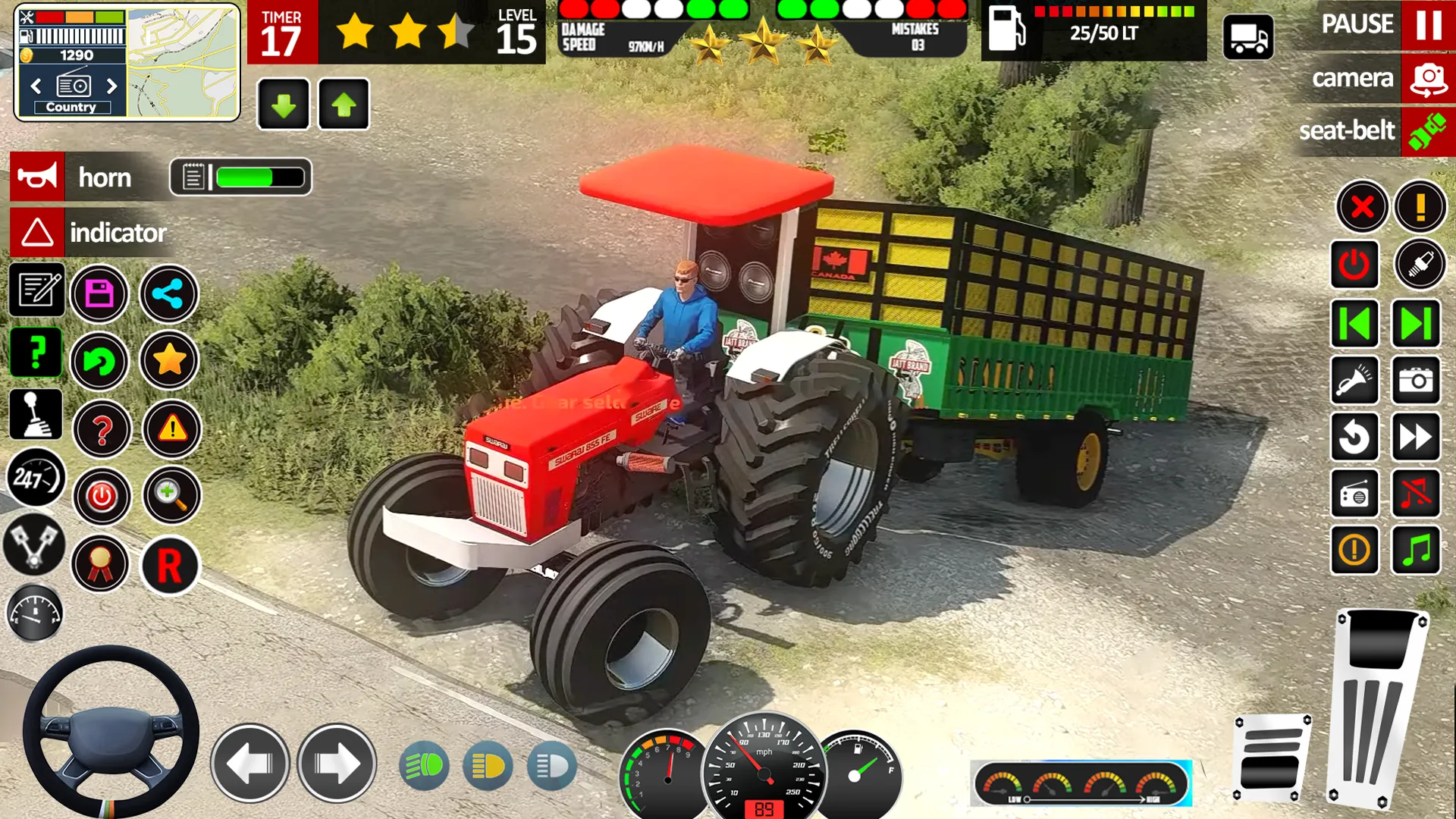Screen dimensions: 1456x819
Task: Tap the in-game camera snapshot icon
Action: 1415,381
